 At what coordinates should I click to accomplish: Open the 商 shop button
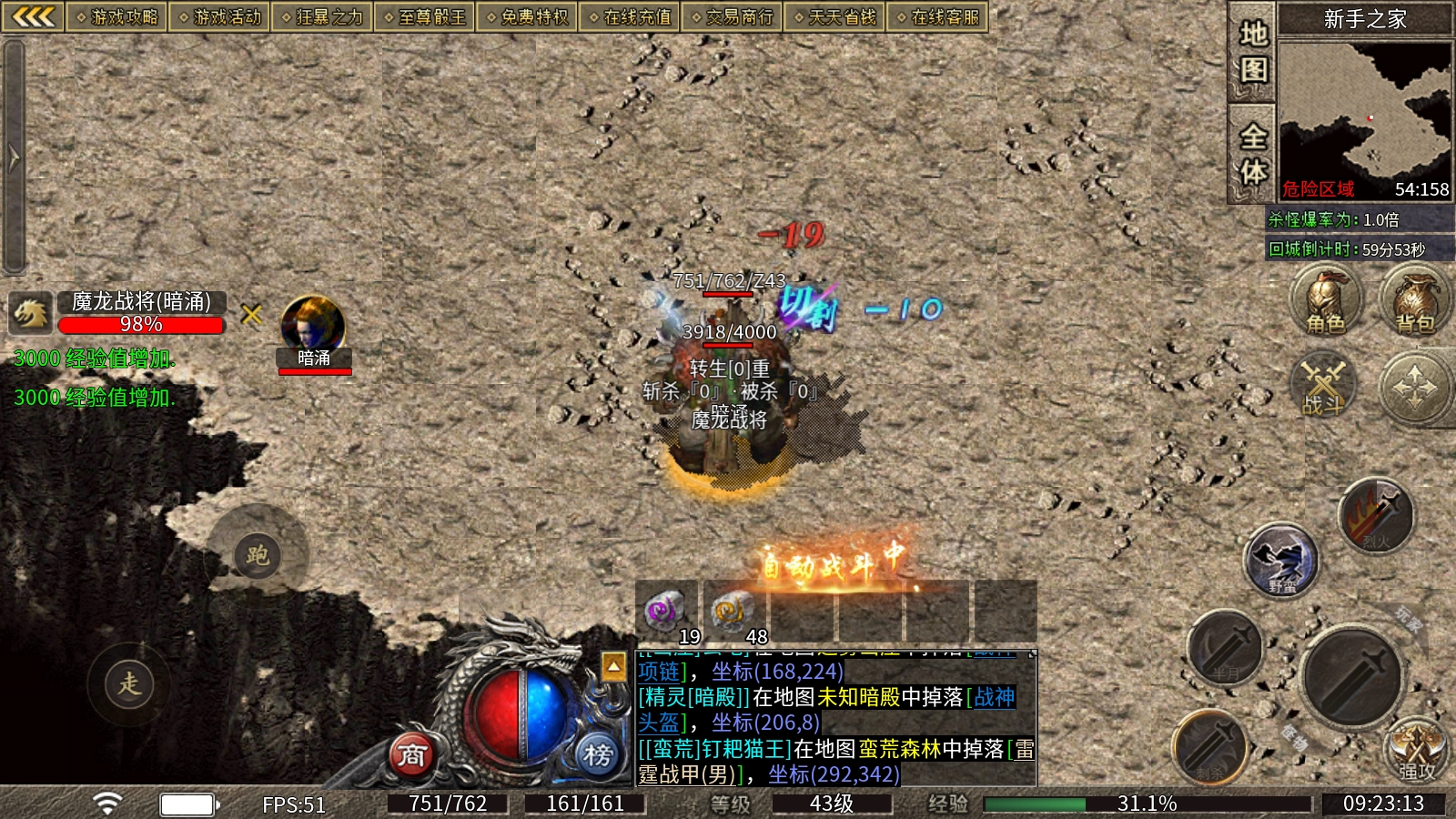pyautogui.click(x=411, y=755)
